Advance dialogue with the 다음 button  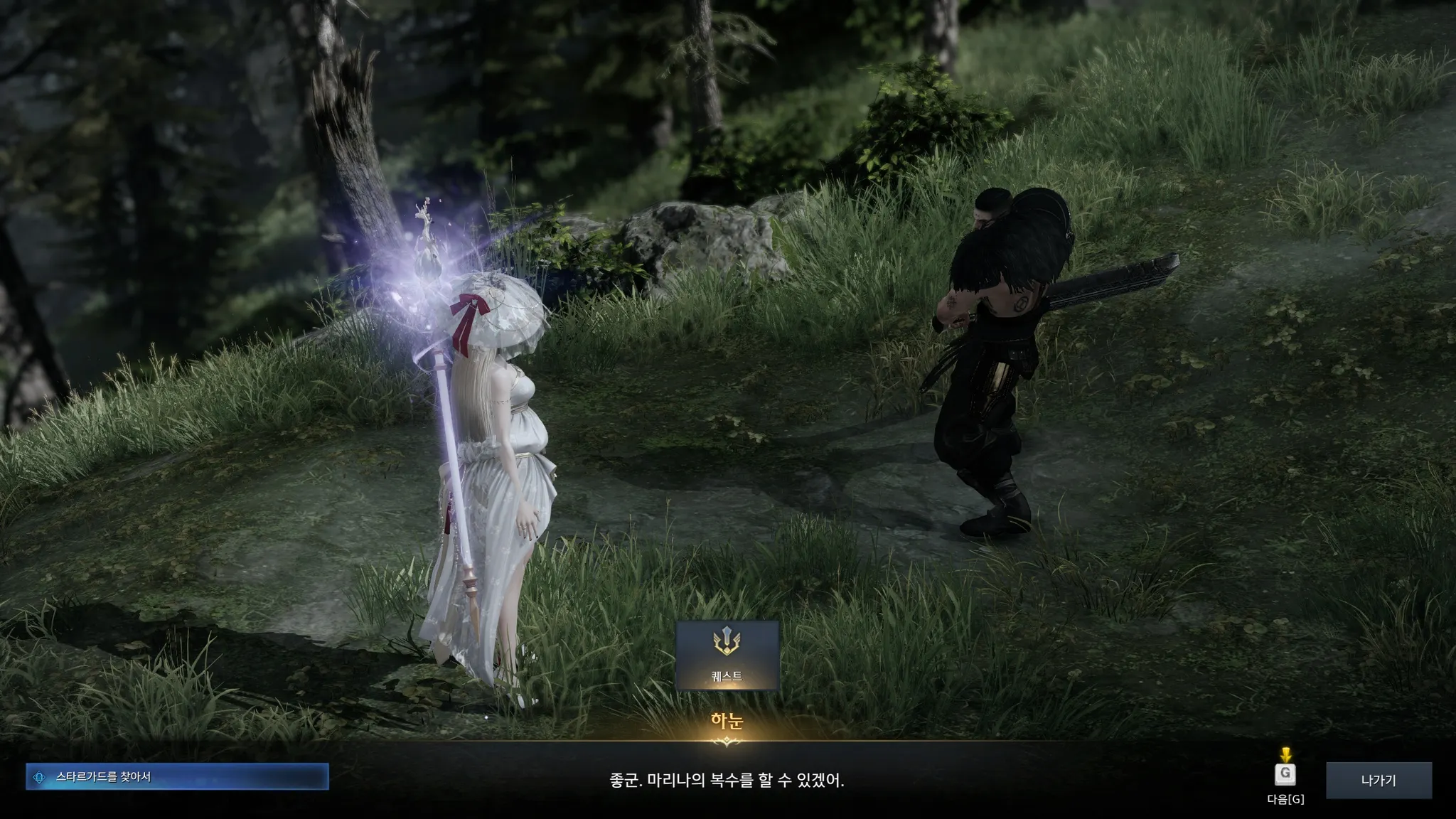1285,775
